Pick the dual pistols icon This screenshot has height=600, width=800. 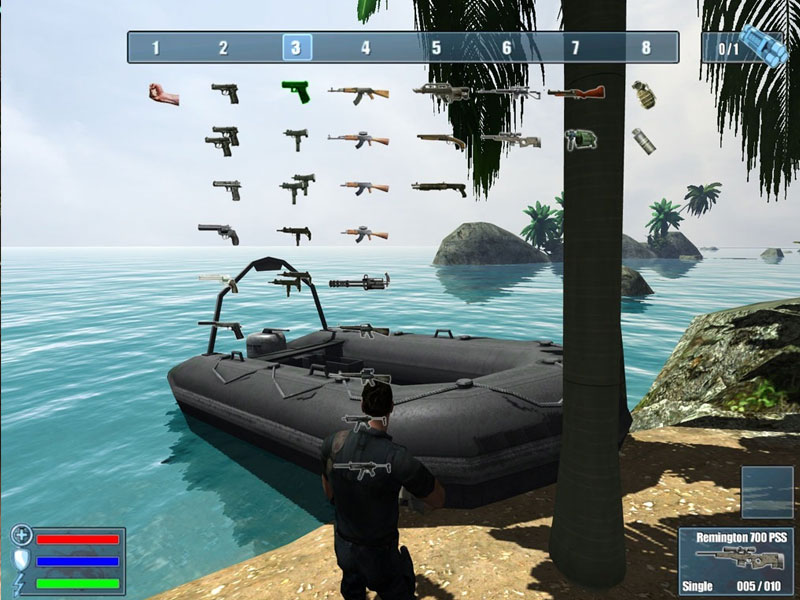tap(223, 140)
